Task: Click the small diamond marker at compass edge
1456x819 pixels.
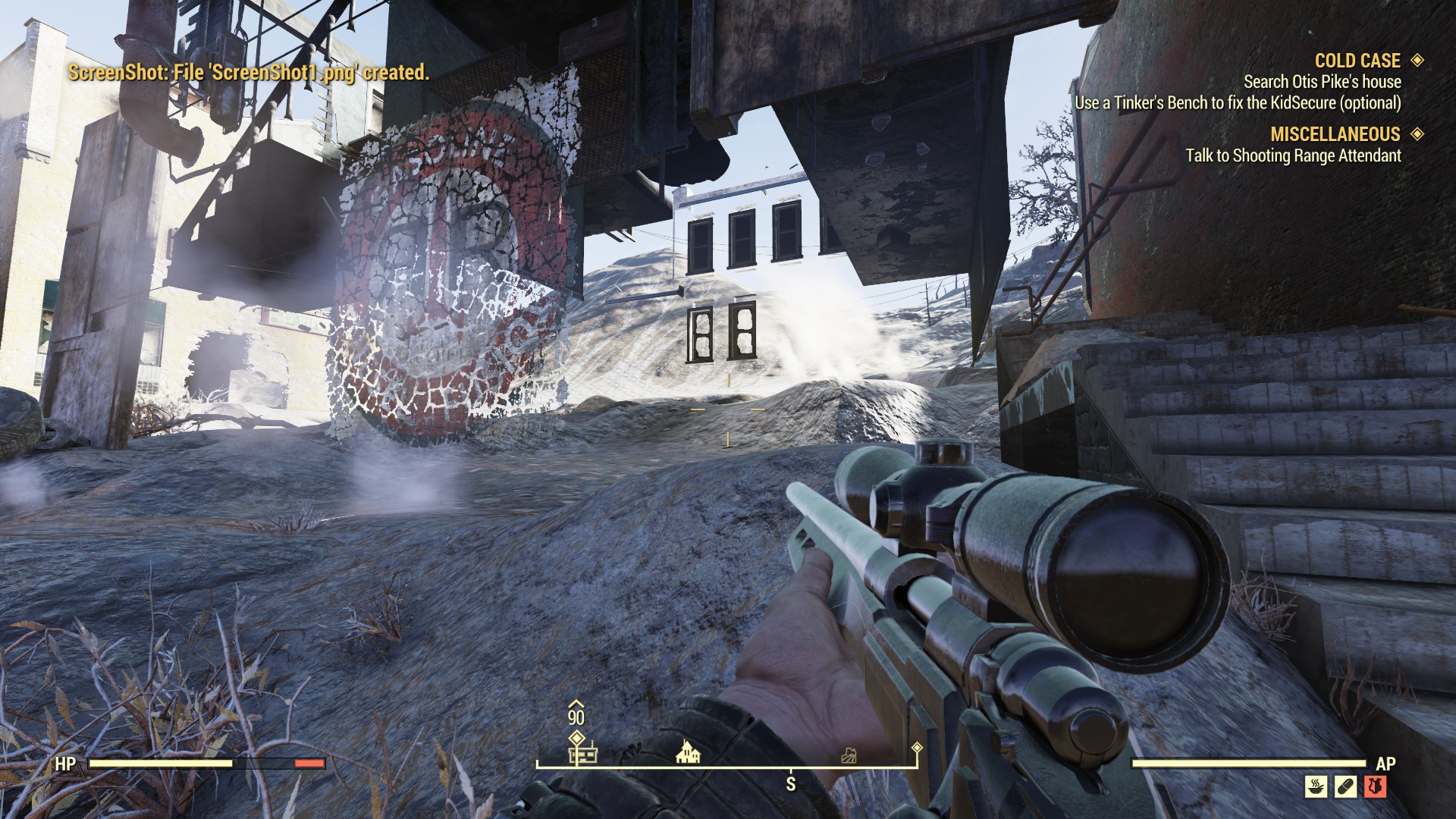Action: [917, 748]
